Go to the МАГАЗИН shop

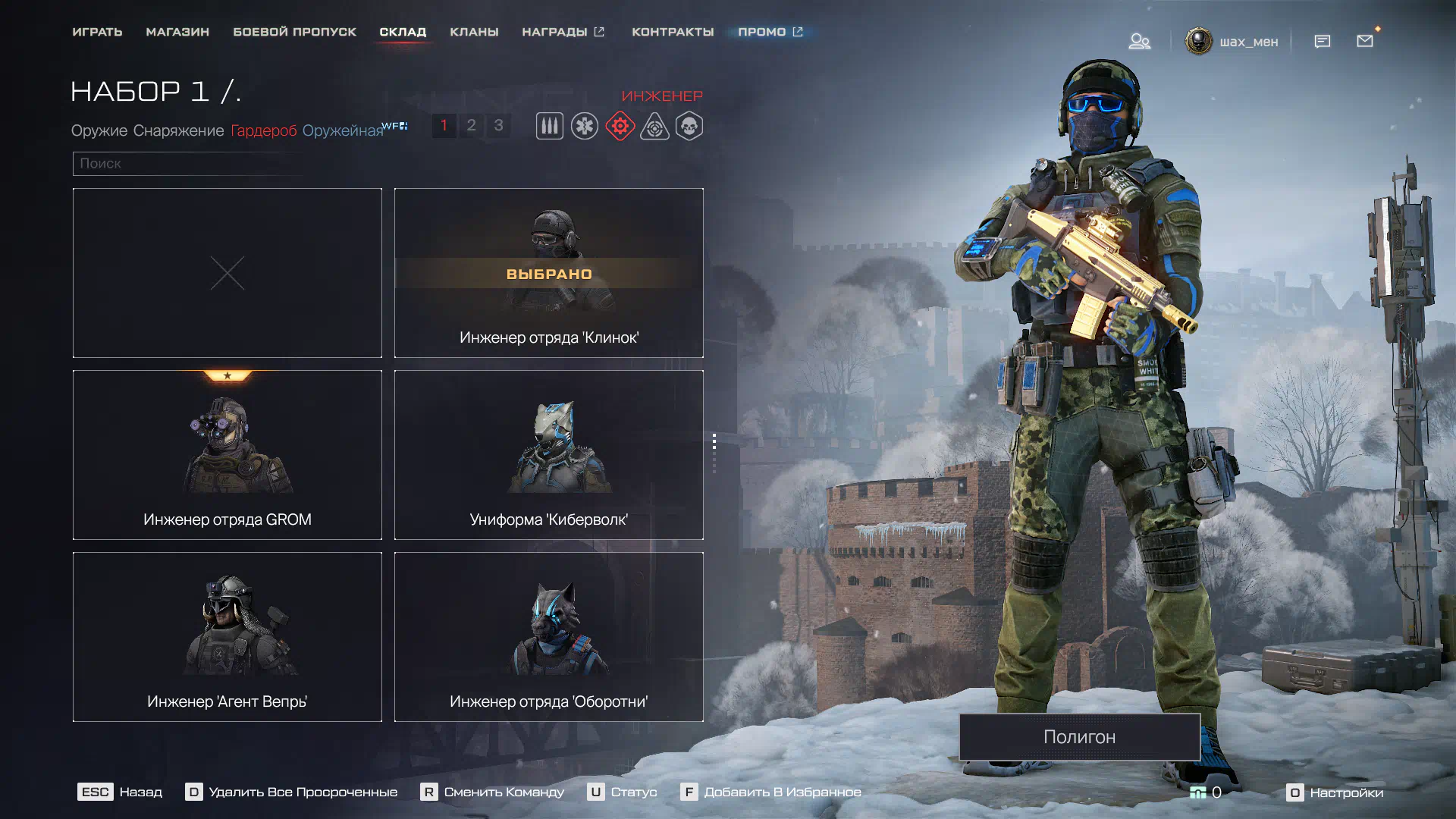pyautogui.click(x=177, y=32)
